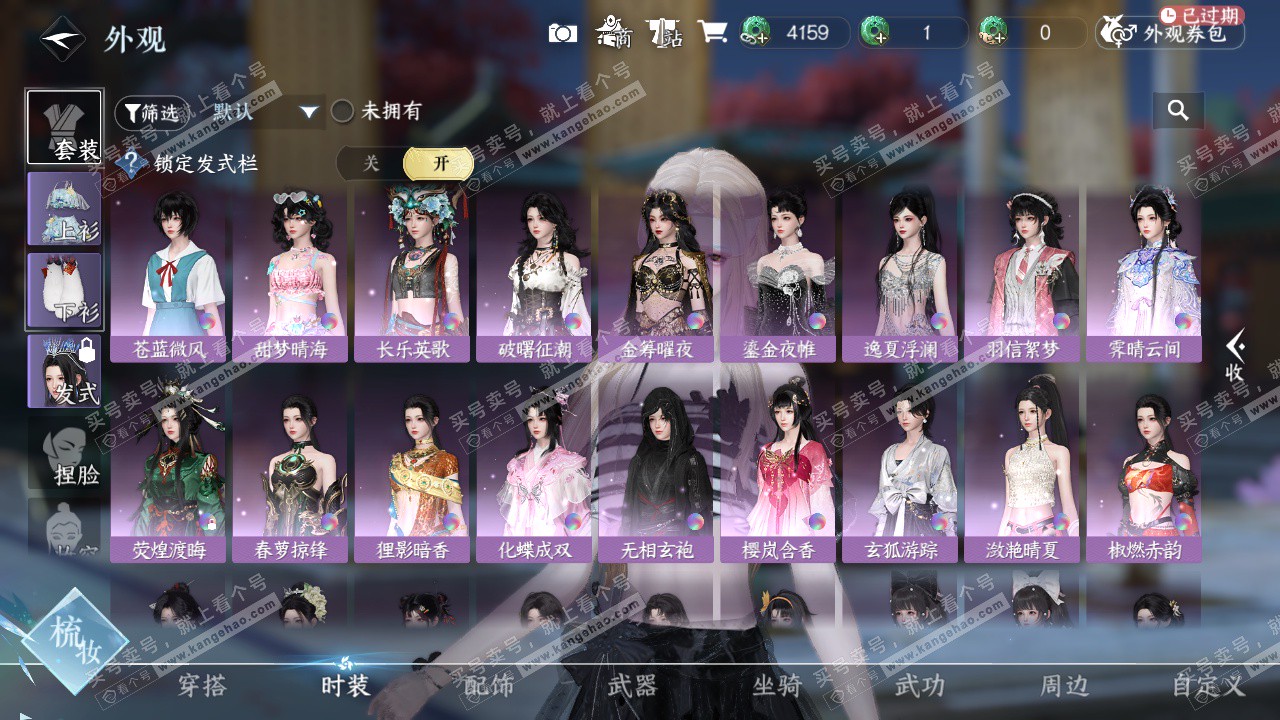The image size is (1280, 720).
Task: Select the 套装 outfit set category
Action: point(64,127)
